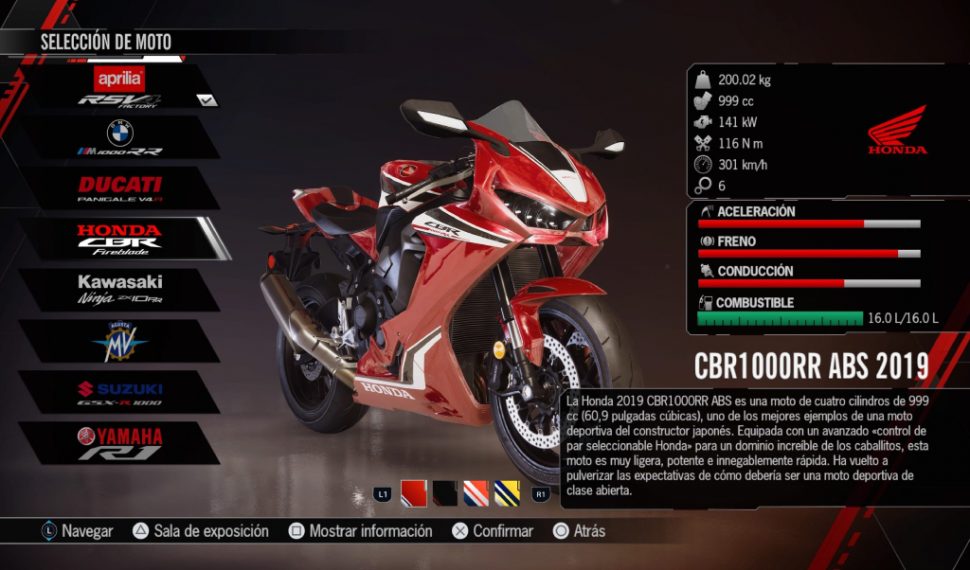Apply the solid red livery swatch
This screenshot has height=570, width=970.
click(x=413, y=494)
